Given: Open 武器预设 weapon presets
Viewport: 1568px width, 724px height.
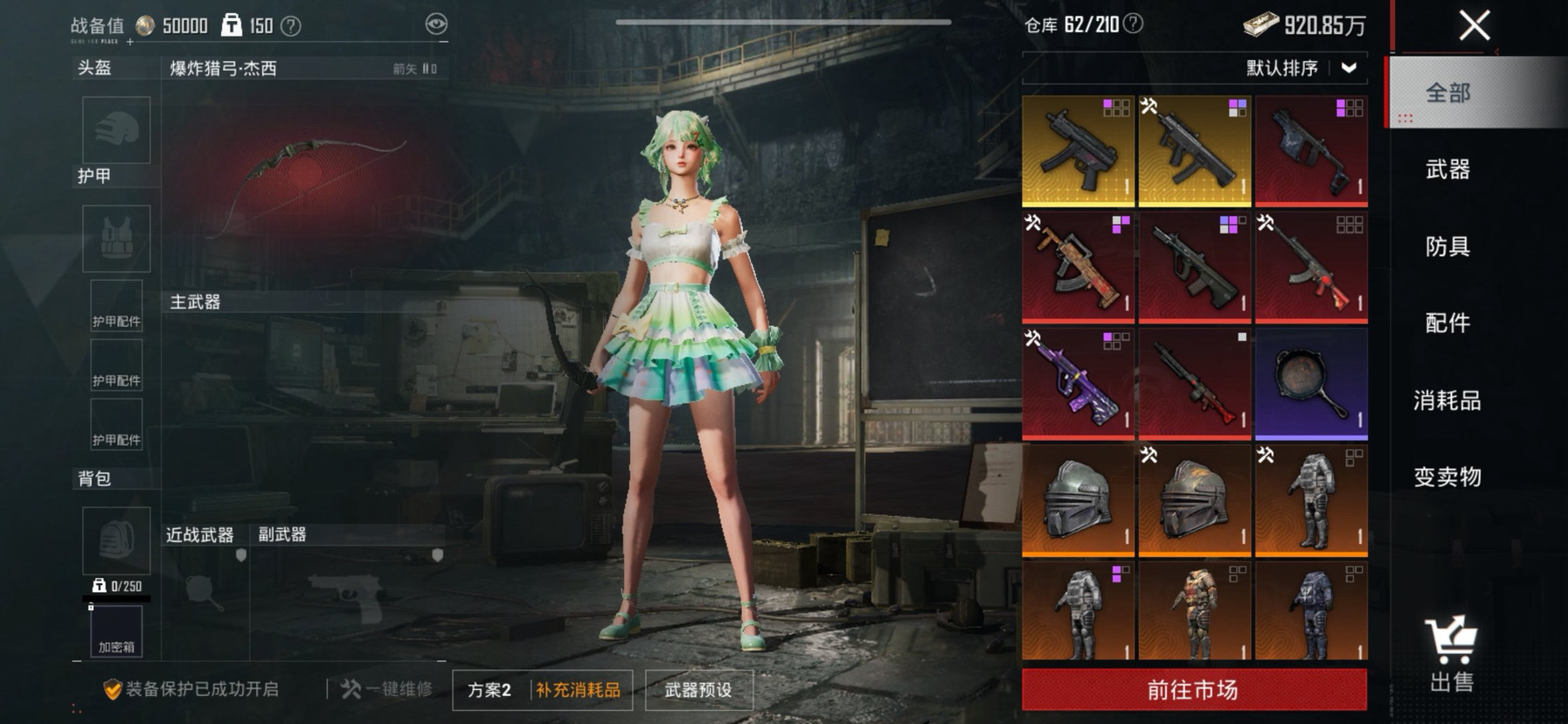Looking at the screenshot, I should (698, 690).
